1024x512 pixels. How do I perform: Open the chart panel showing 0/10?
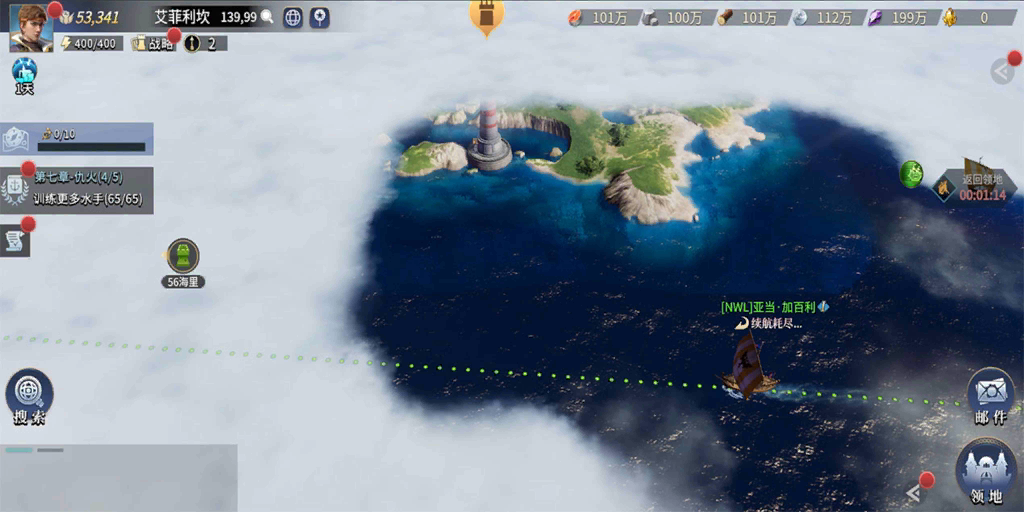click(77, 138)
